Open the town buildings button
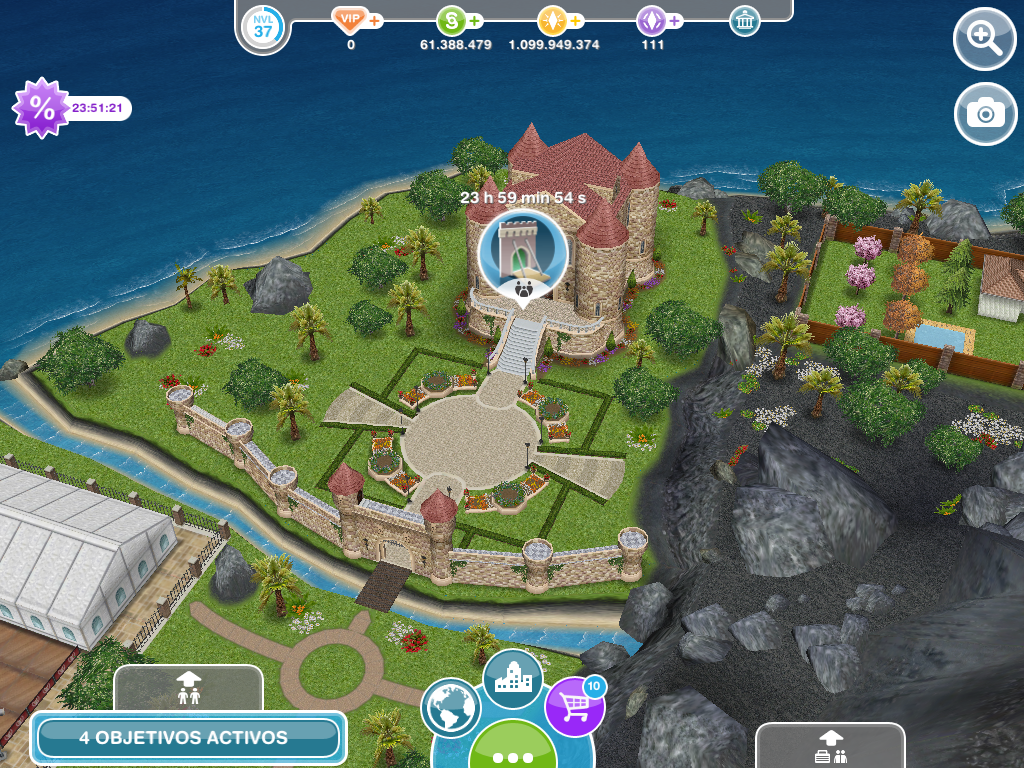The width and height of the screenshot is (1024, 768). 512,678
